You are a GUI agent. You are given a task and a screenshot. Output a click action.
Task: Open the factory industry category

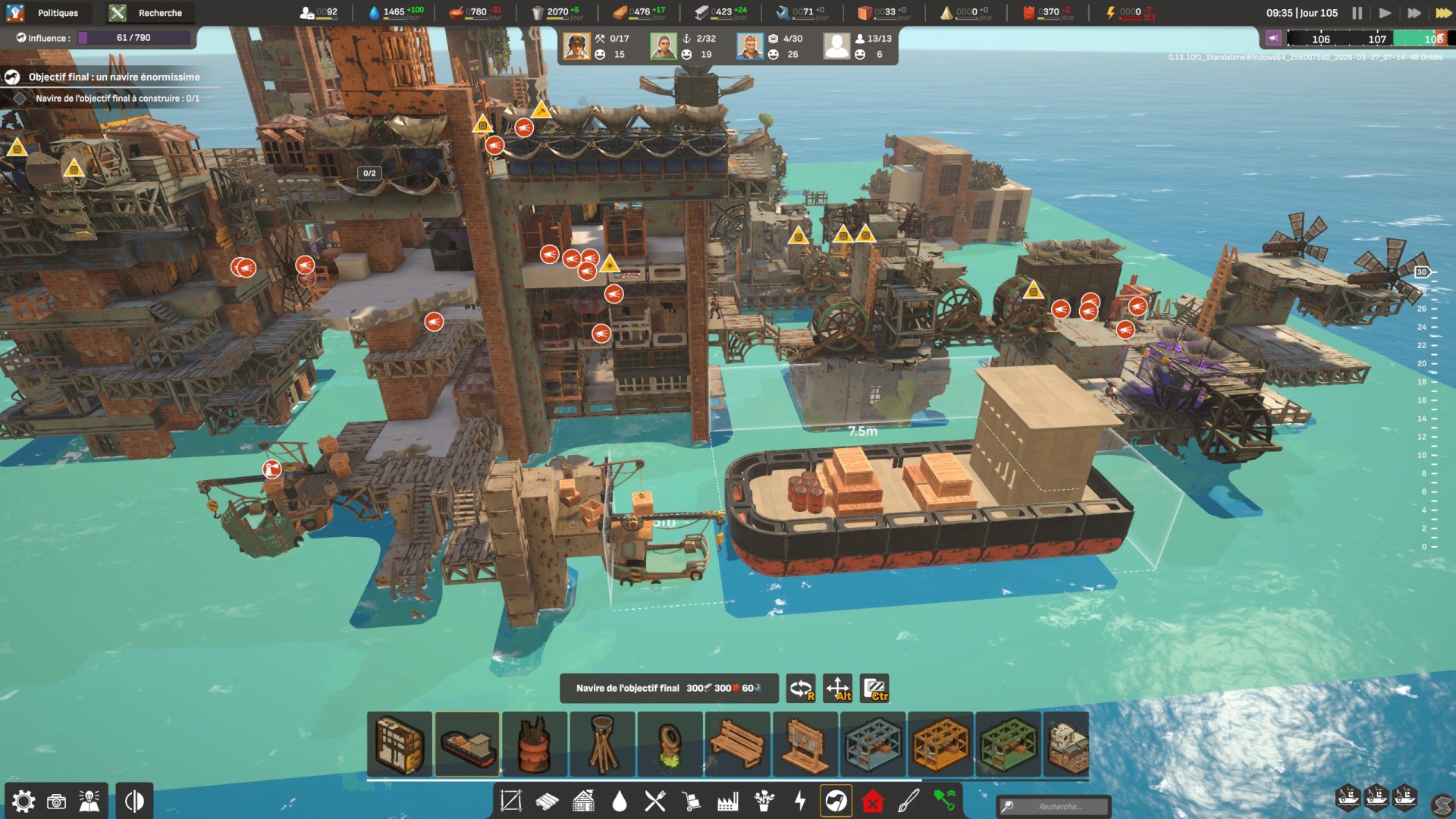728,801
